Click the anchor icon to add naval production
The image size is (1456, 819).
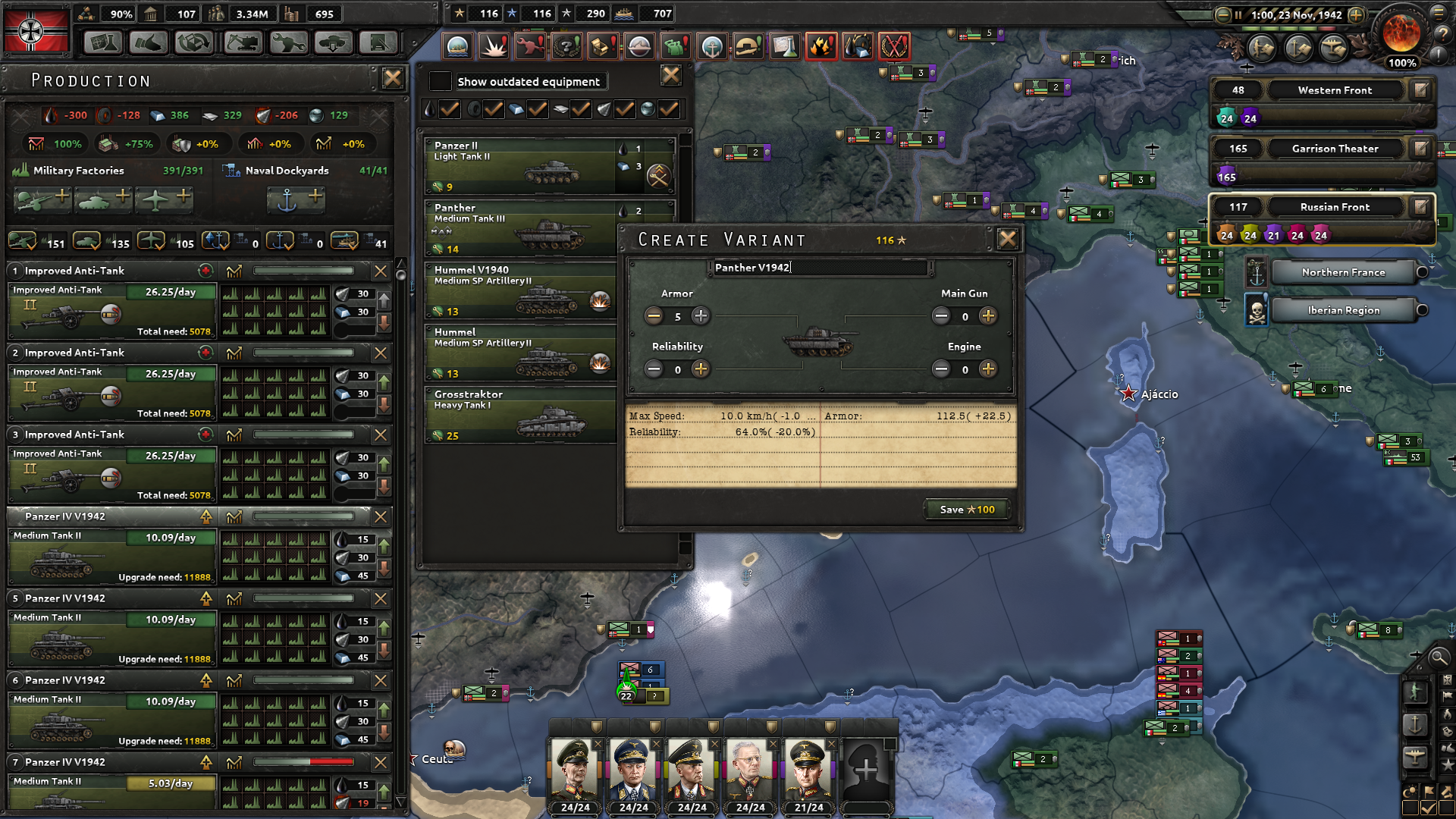[297, 200]
